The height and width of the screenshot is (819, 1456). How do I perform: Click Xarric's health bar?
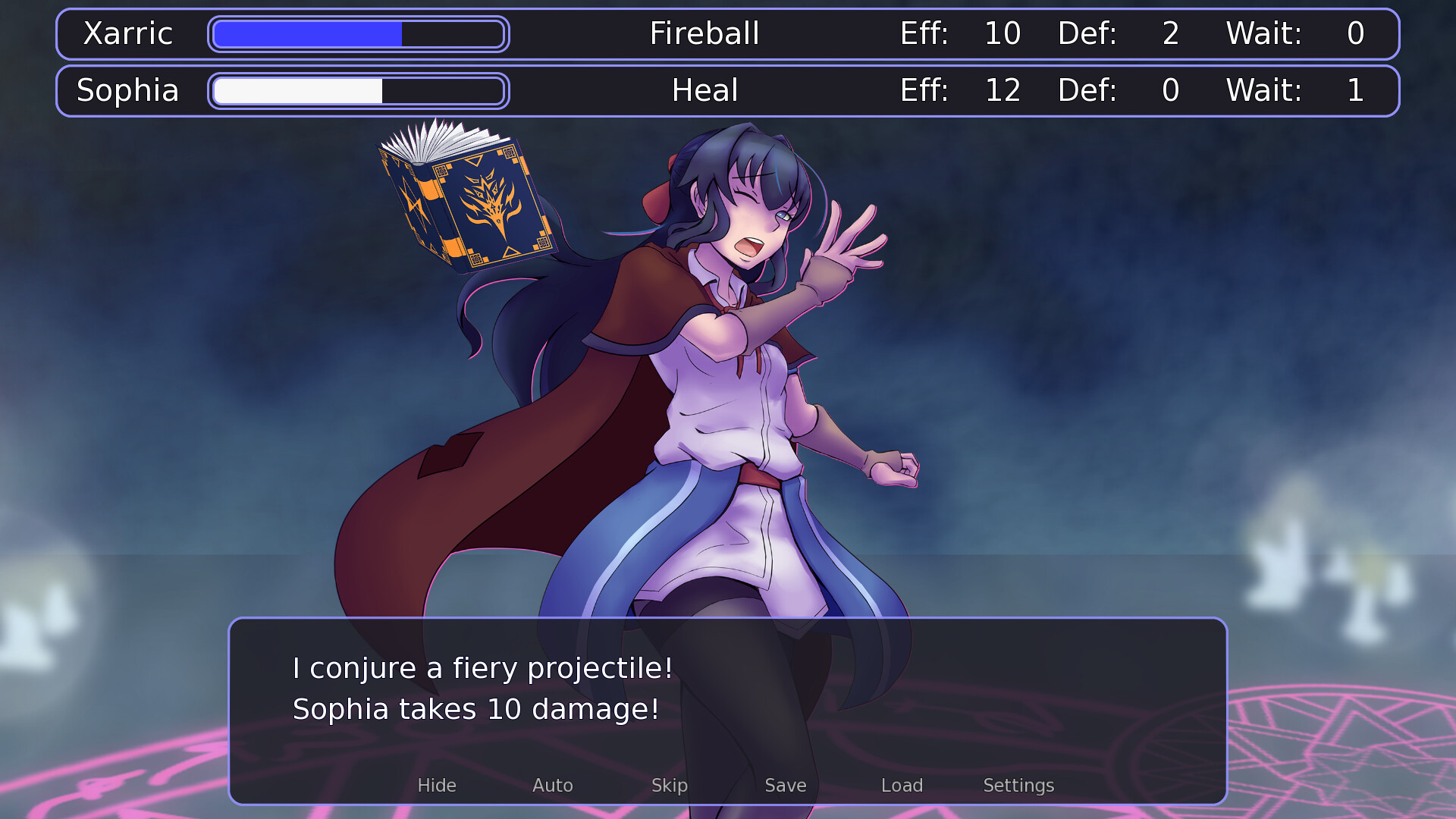pyautogui.click(x=359, y=33)
